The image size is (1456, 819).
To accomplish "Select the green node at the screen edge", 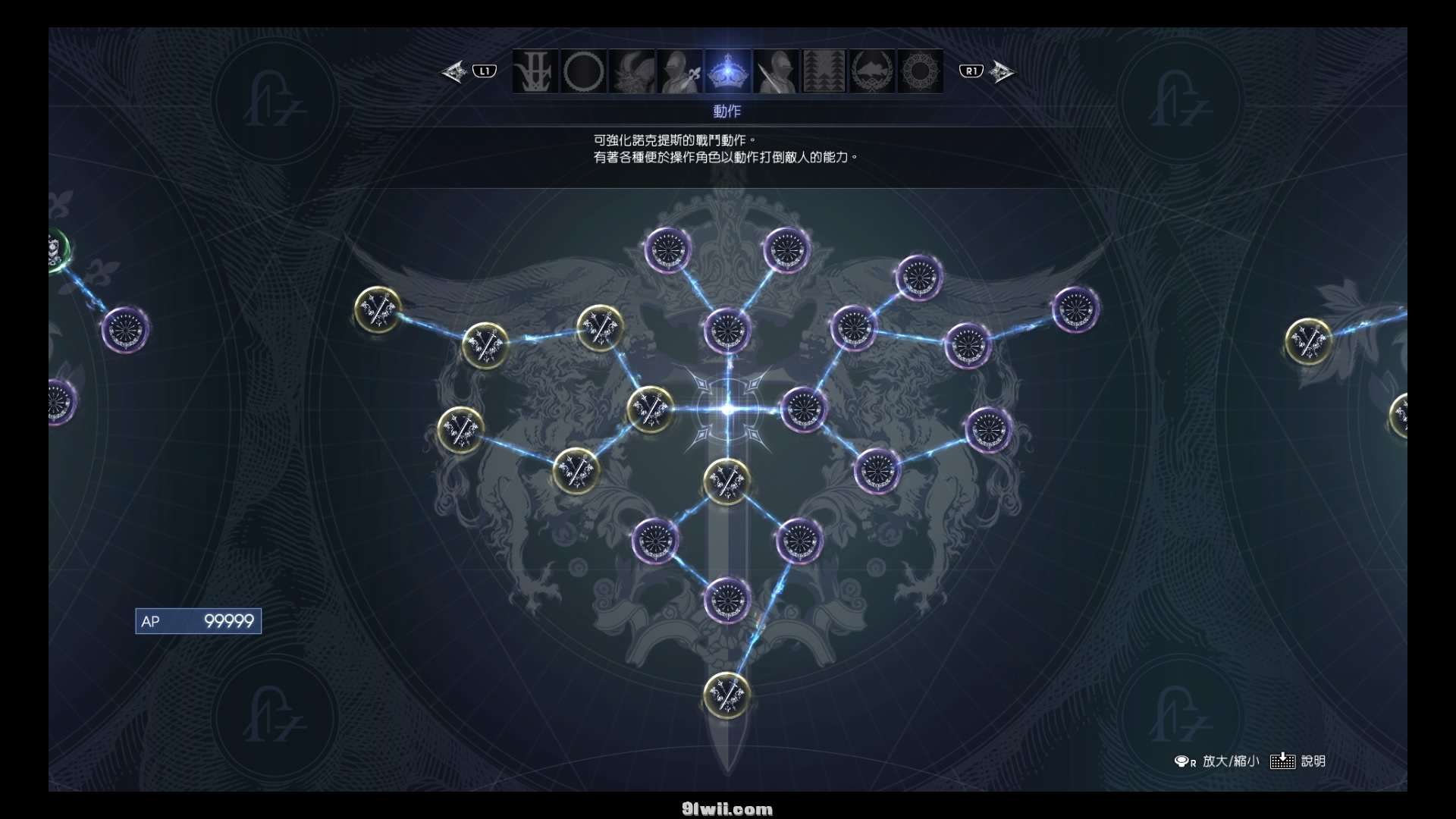I will click(x=55, y=249).
